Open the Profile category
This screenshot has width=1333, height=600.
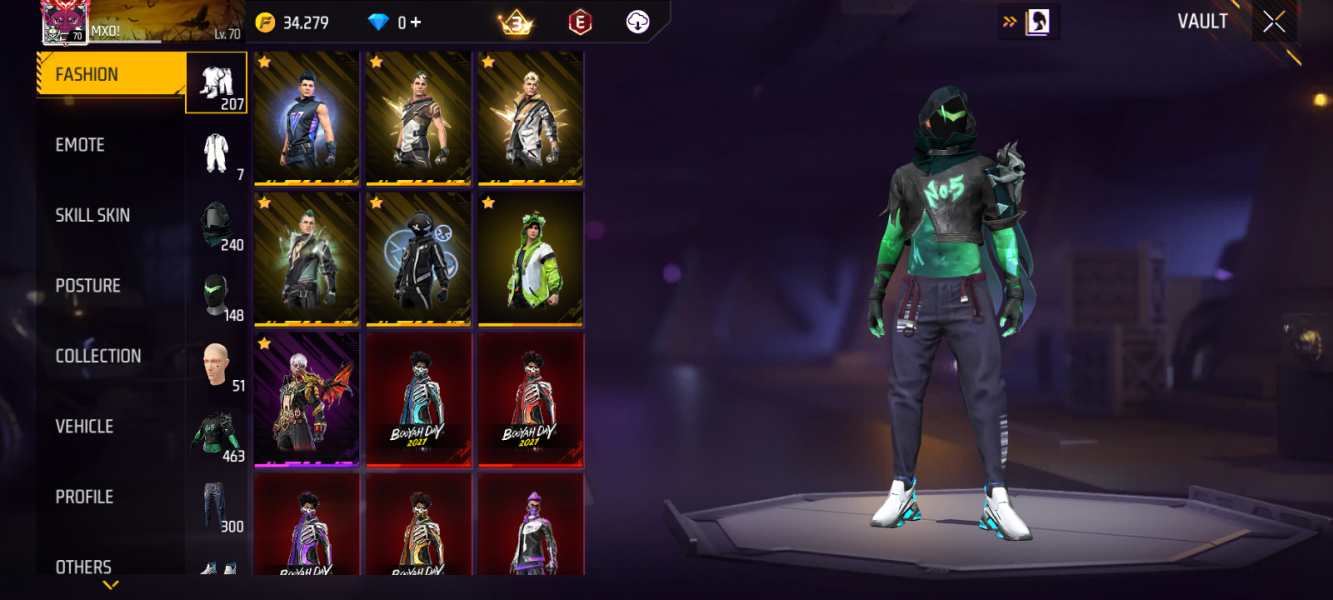84,497
